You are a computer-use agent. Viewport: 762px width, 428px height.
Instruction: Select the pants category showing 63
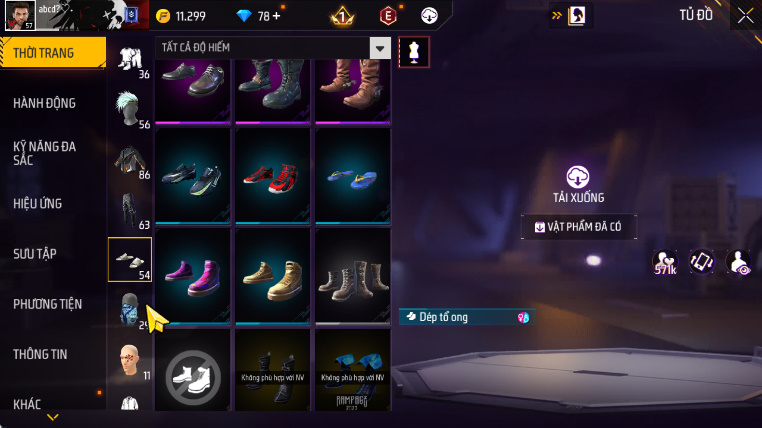point(130,210)
